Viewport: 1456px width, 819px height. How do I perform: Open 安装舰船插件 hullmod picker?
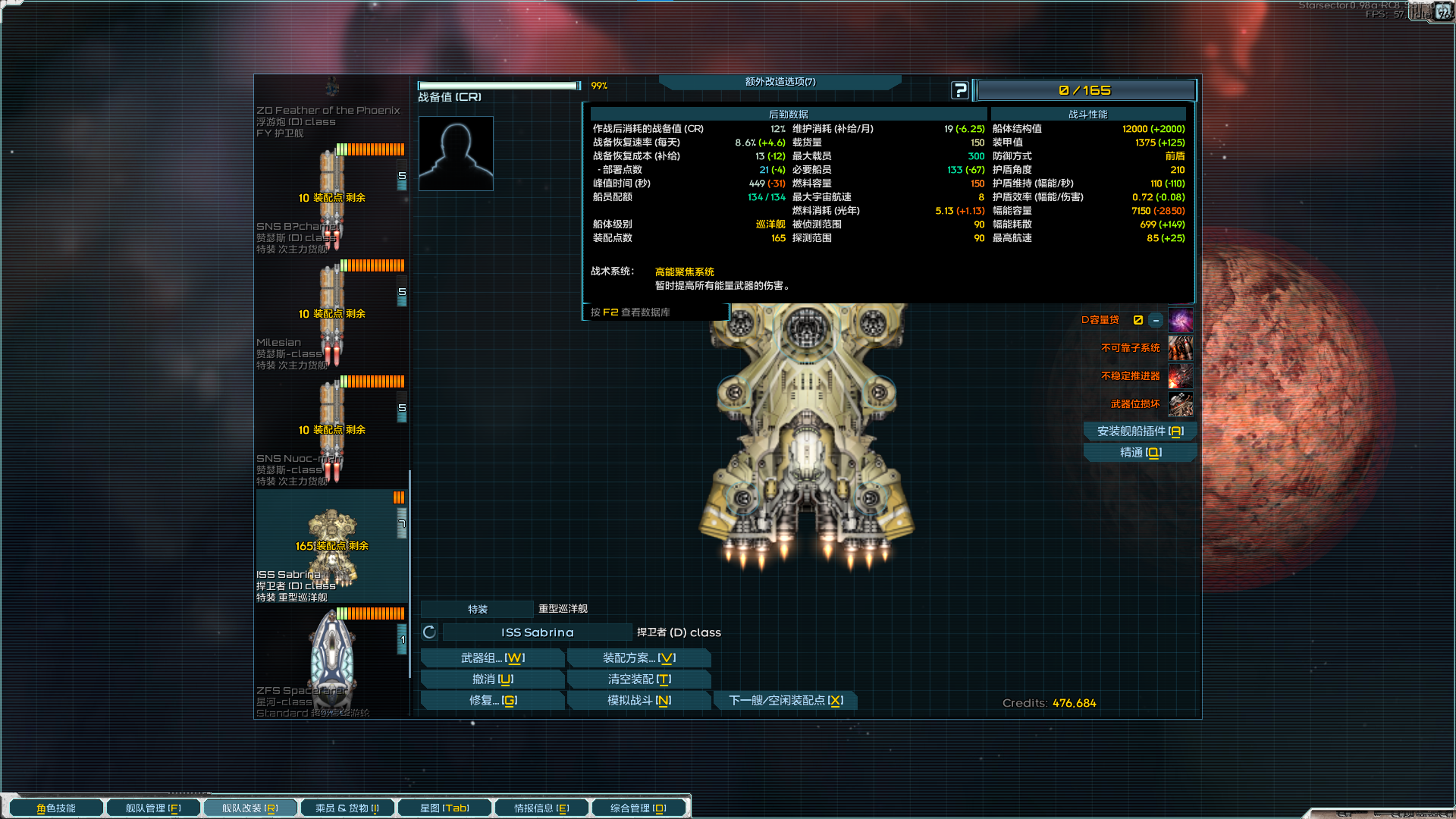(1139, 431)
